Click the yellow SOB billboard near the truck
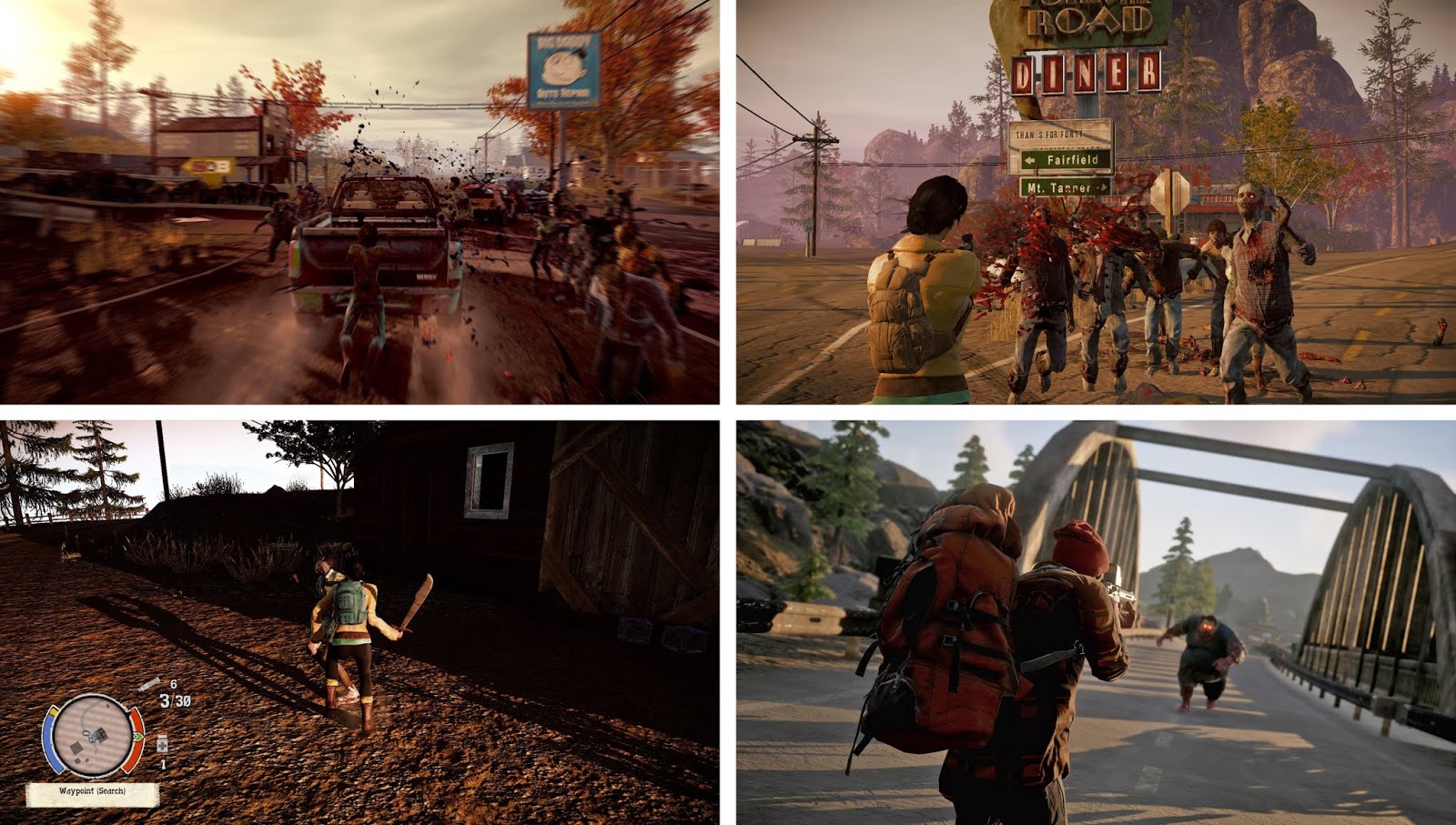This screenshot has width=1456, height=825. point(209,167)
